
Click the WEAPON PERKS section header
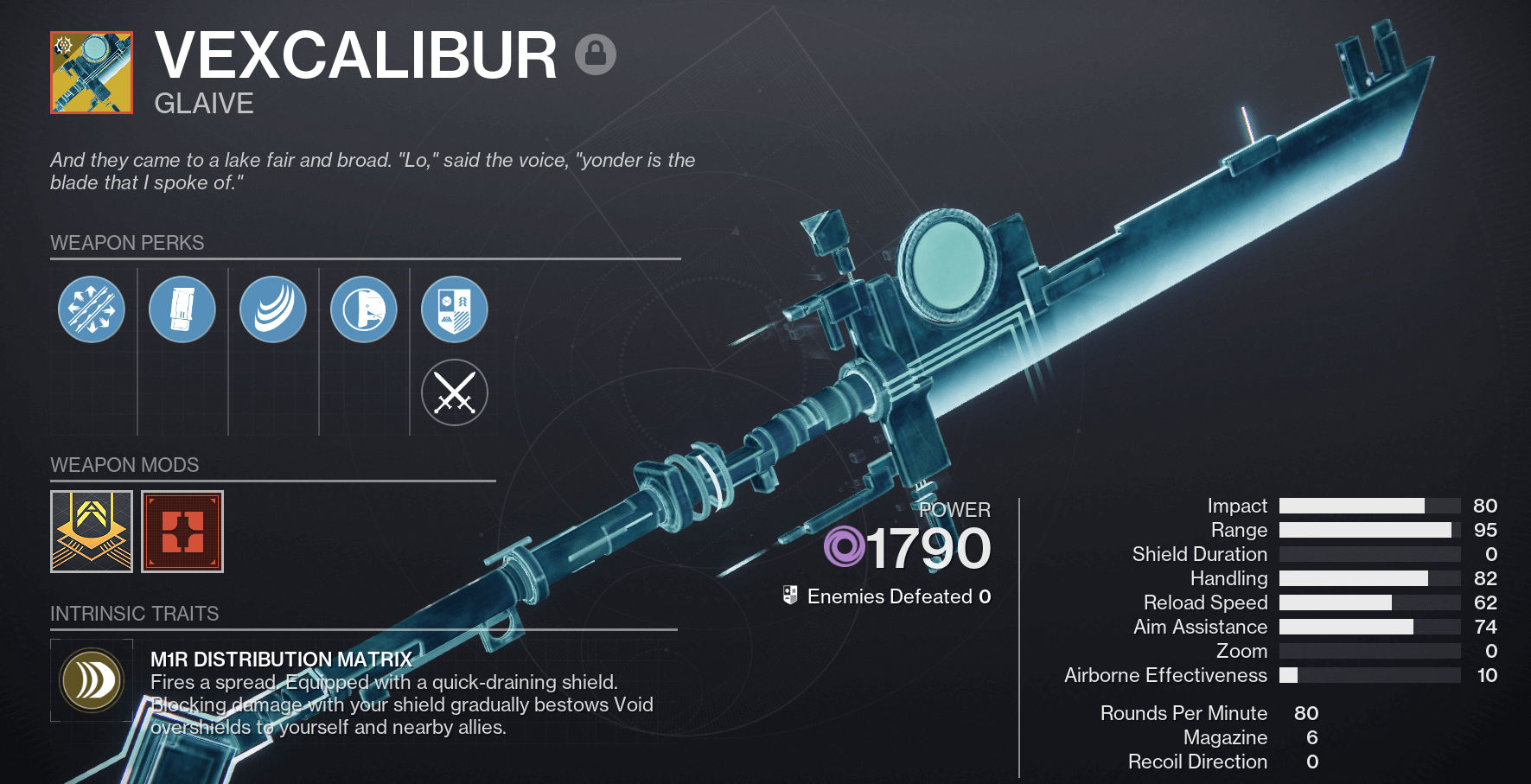(x=126, y=243)
